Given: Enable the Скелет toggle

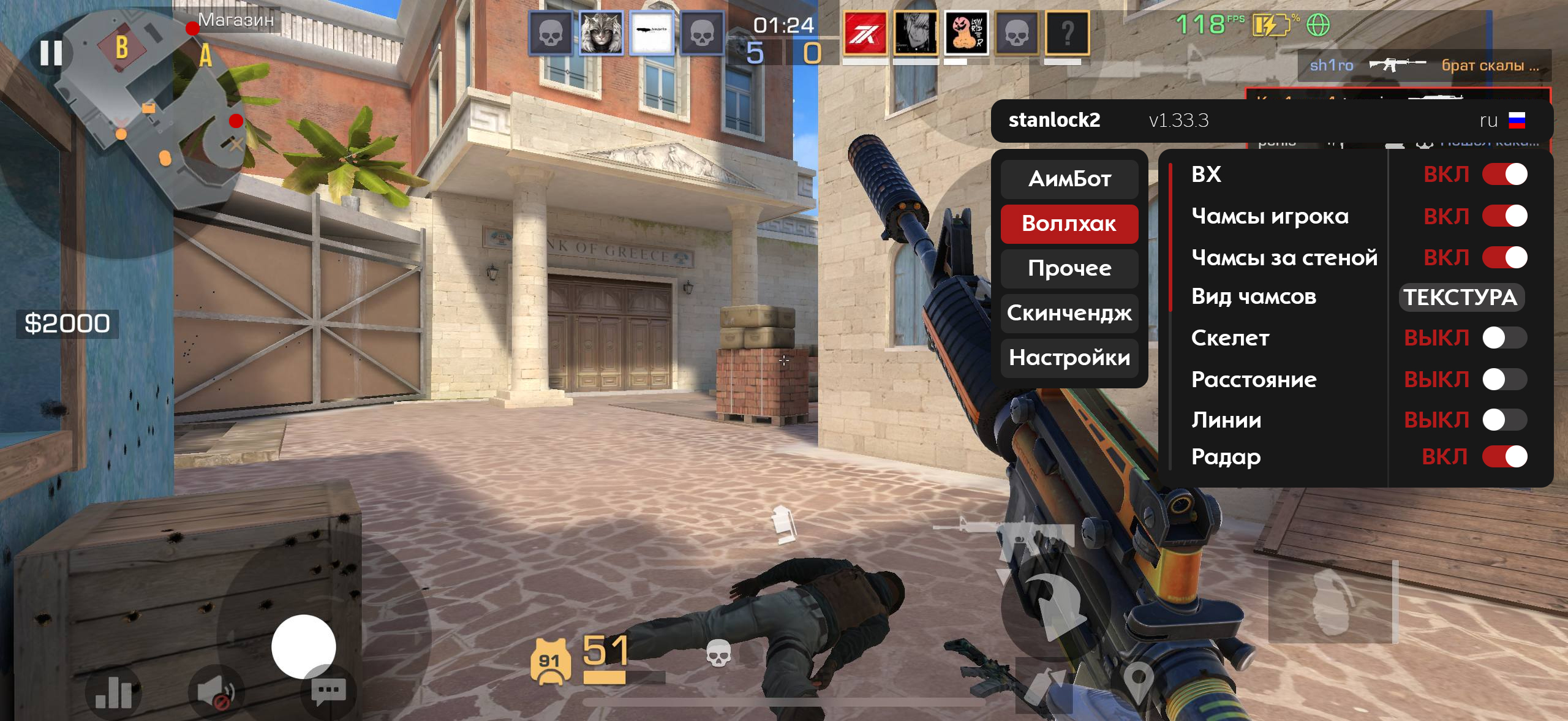Looking at the screenshot, I should (1504, 338).
